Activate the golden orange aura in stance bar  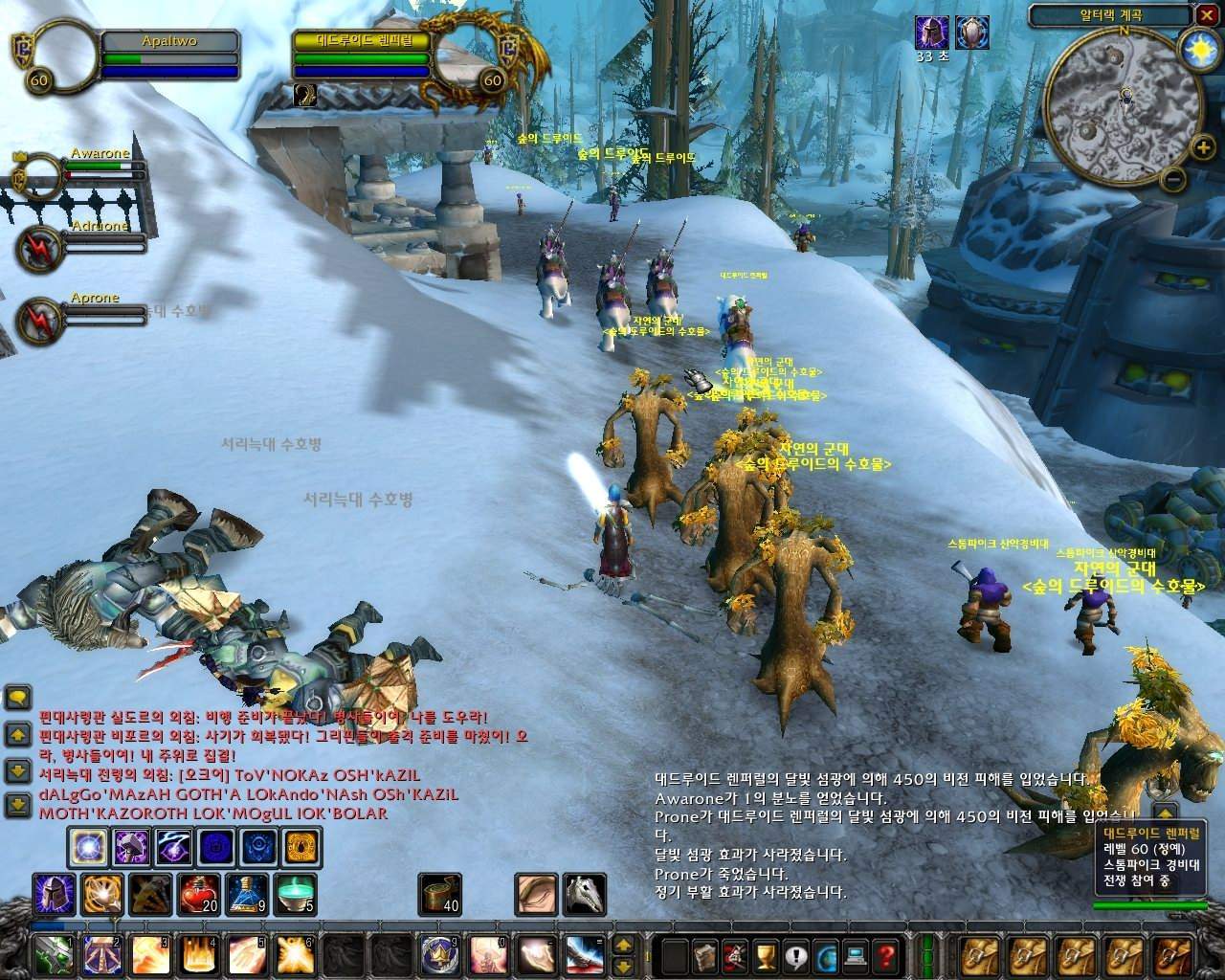pyautogui.click(x=302, y=848)
